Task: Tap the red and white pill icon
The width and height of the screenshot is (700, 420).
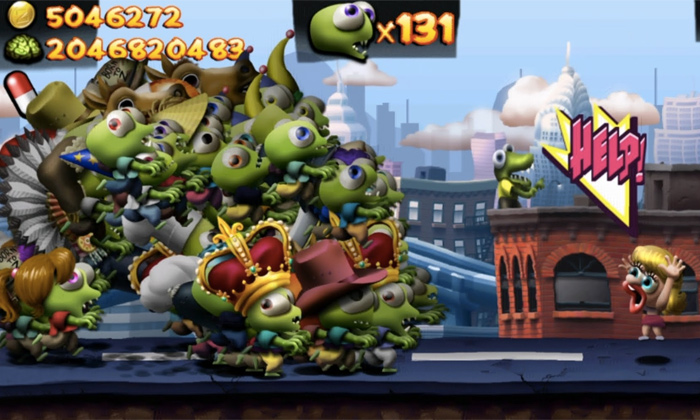Action: pyautogui.click(x=20, y=92)
